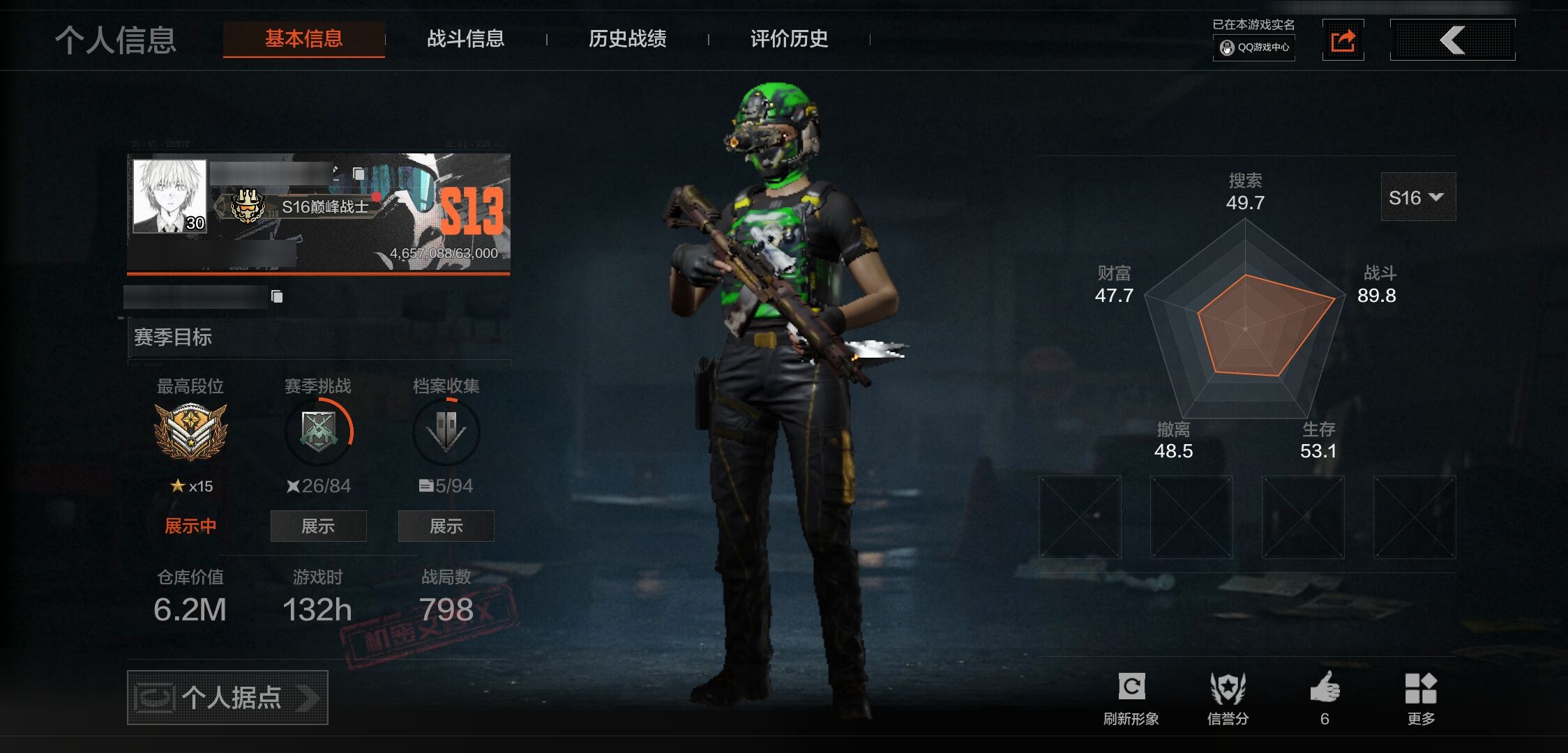The width and height of the screenshot is (1568, 753).
Task: Click the thumbs-up like icon showing 6
Action: point(1326,687)
